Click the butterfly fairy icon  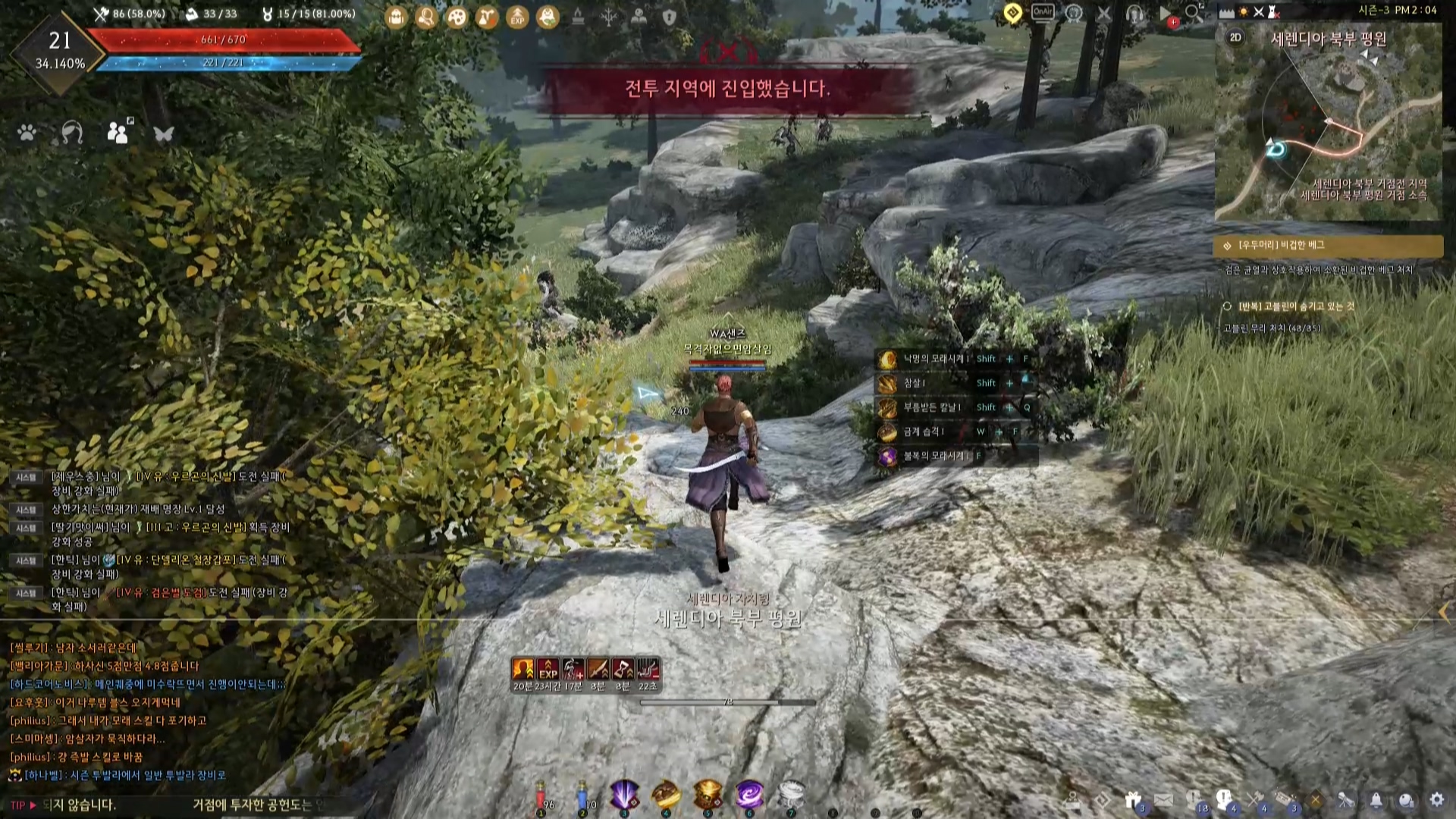(x=164, y=134)
